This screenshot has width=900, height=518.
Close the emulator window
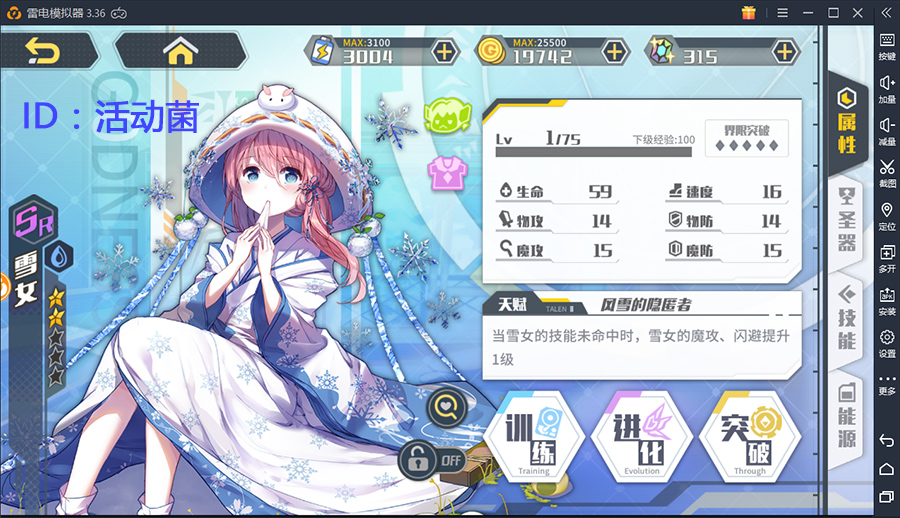[859, 12]
